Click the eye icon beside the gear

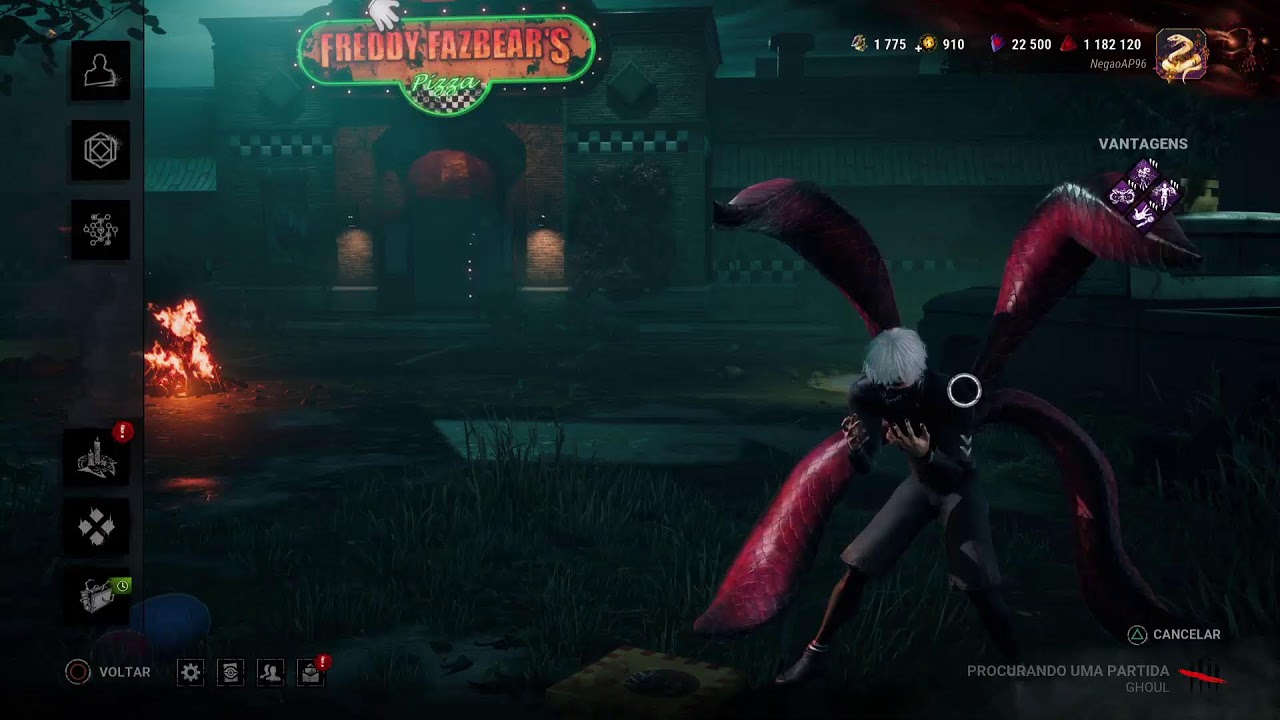click(230, 672)
